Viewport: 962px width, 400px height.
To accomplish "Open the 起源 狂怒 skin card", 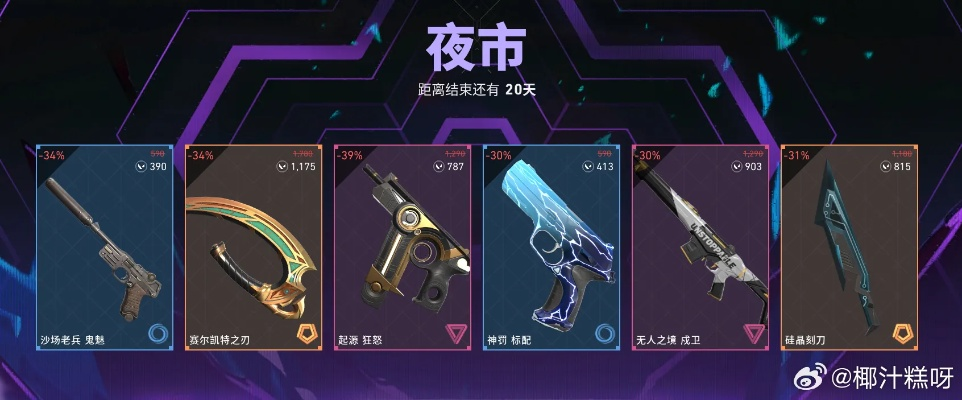I will coord(402,250).
